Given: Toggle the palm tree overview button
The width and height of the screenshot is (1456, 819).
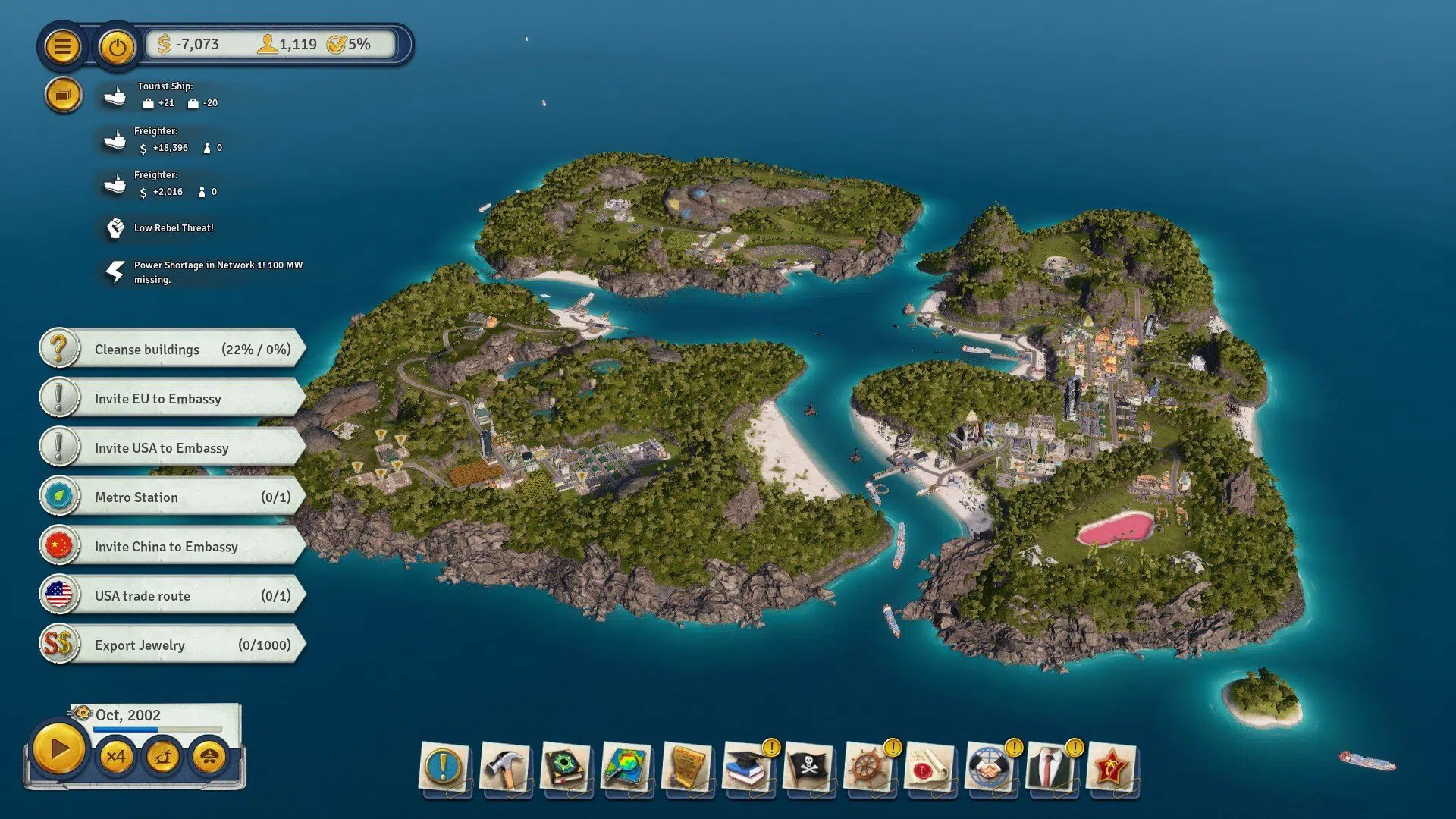Looking at the screenshot, I should tap(164, 757).
